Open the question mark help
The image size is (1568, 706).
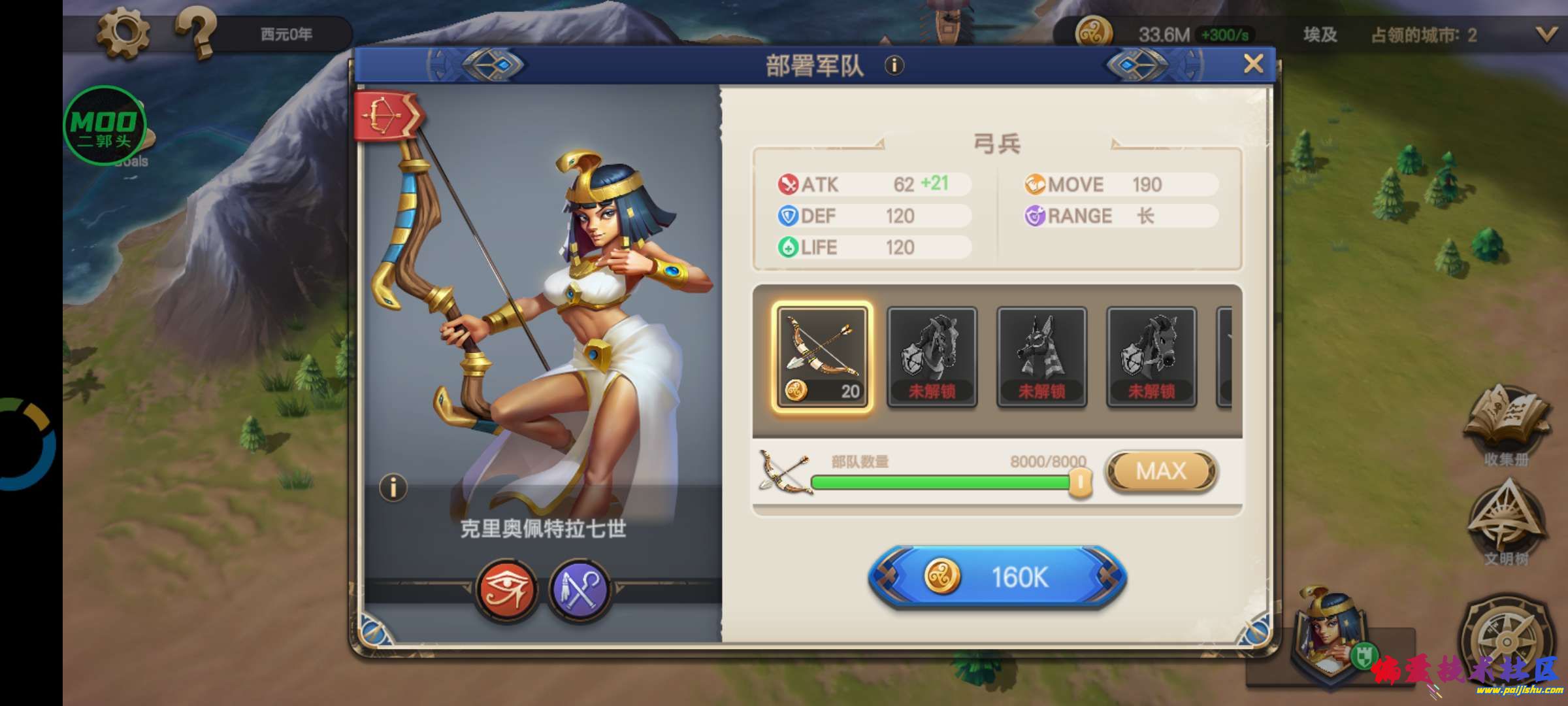196,33
